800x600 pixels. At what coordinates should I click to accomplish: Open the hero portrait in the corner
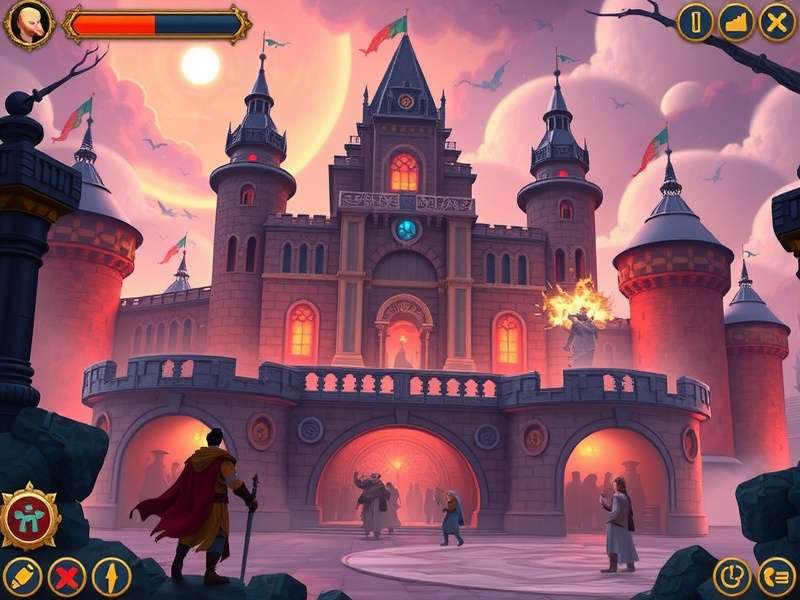coord(28,24)
